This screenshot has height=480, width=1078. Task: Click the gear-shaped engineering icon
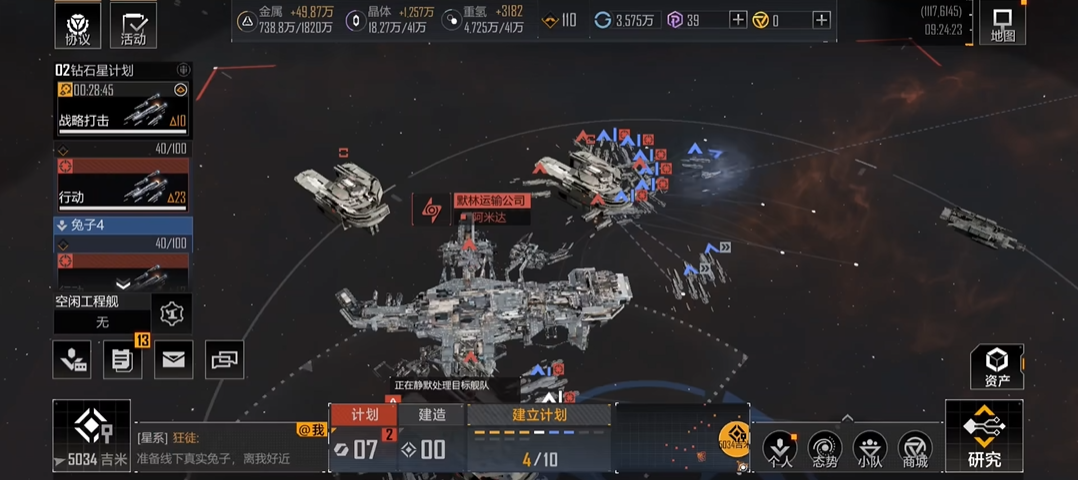[x=172, y=313]
